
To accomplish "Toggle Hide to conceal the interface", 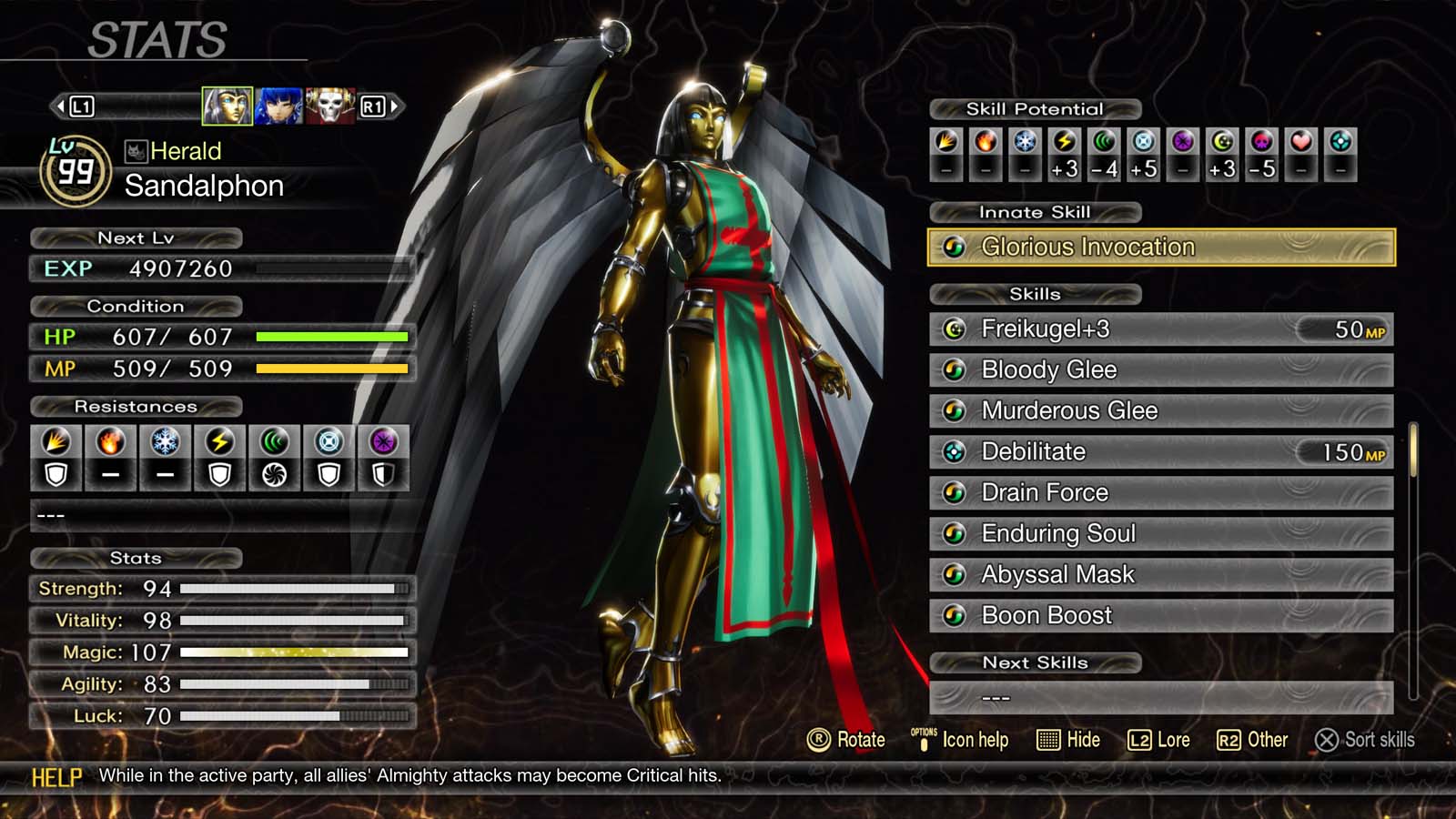I will point(1070,740).
